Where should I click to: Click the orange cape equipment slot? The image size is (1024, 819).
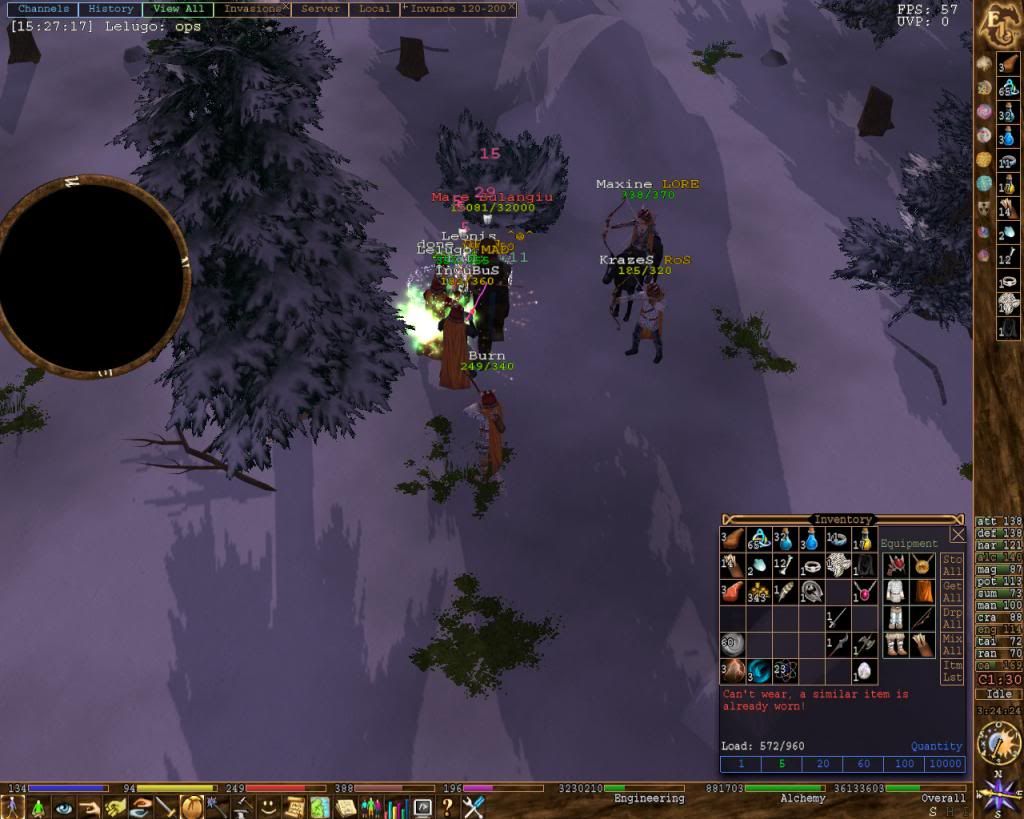(923, 591)
